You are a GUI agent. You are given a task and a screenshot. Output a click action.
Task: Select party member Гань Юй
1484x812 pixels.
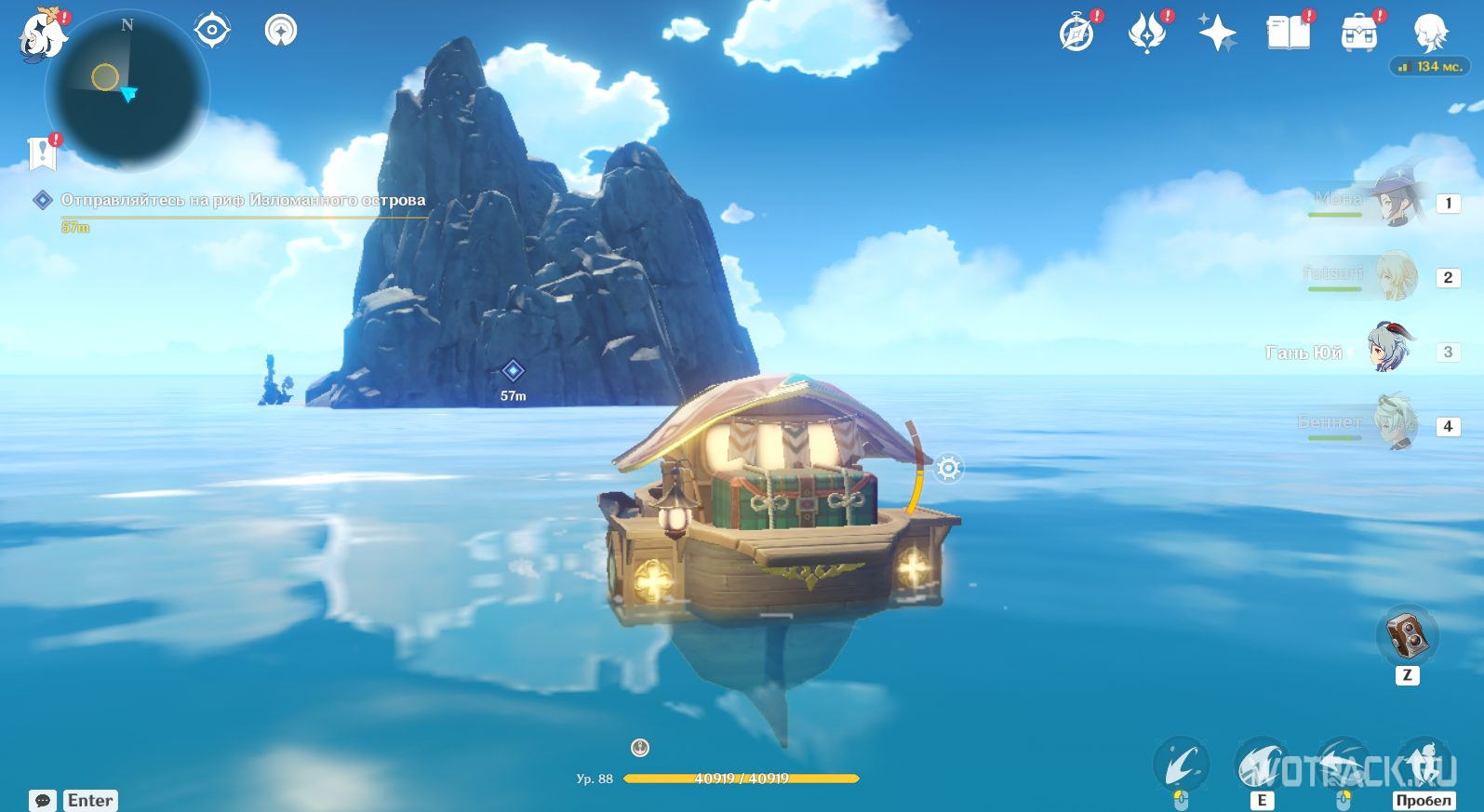click(x=1390, y=351)
